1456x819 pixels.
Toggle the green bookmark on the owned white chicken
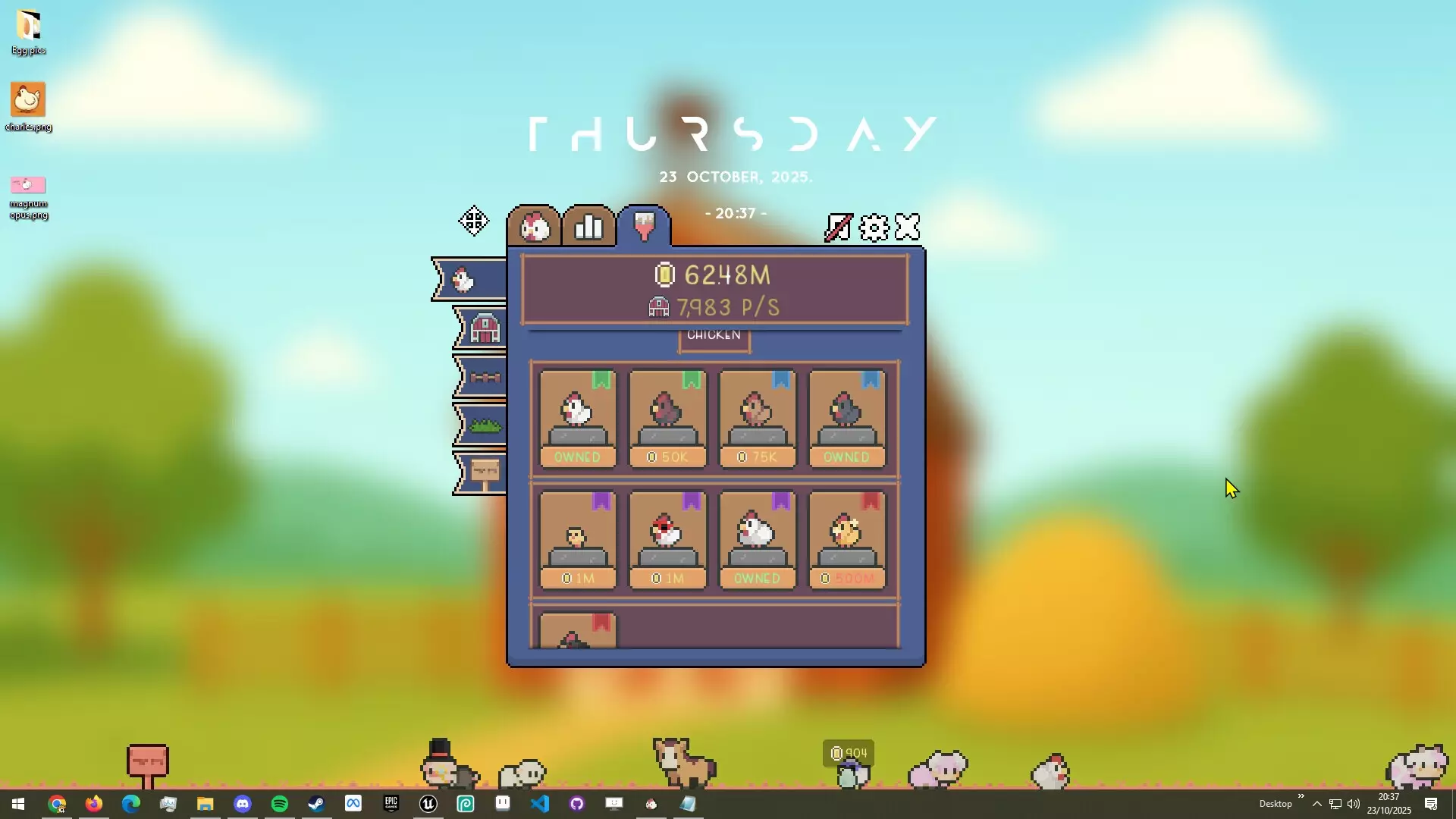coord(601,381)
